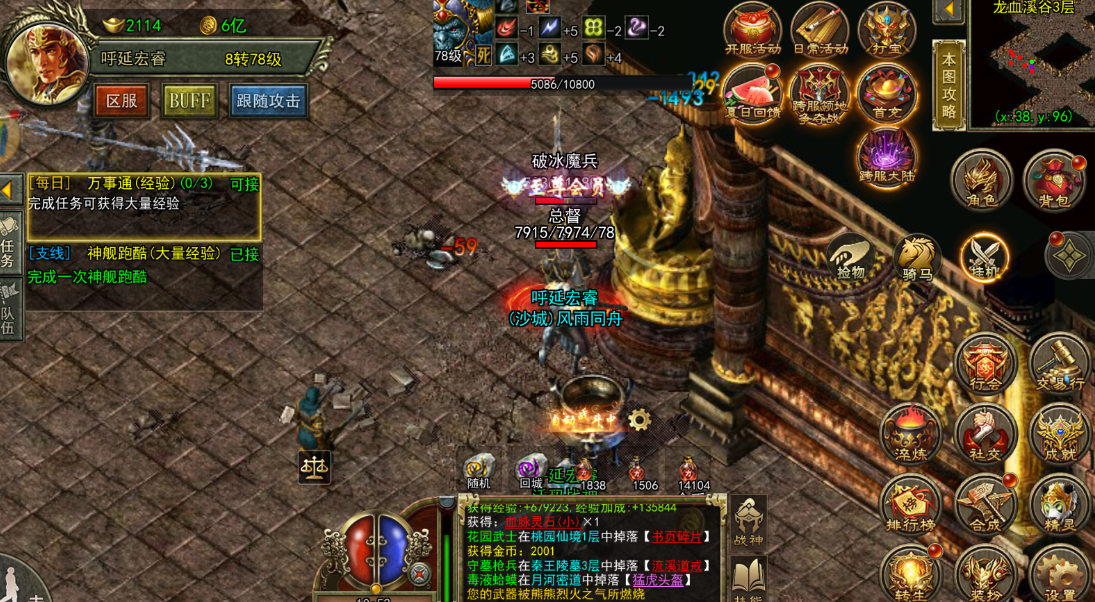This screenshot has width=1095, height=602.
Task: Open the 夏日回馈 watermelon event
Action: coord(752,94)
